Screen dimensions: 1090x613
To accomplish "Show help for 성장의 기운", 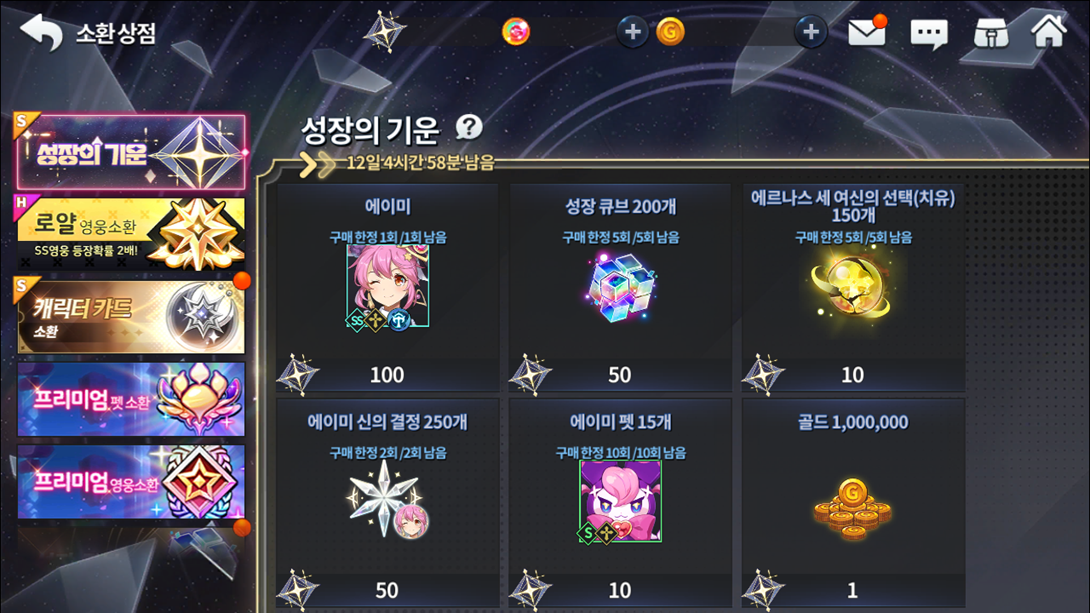I will [x=468, y=127].
